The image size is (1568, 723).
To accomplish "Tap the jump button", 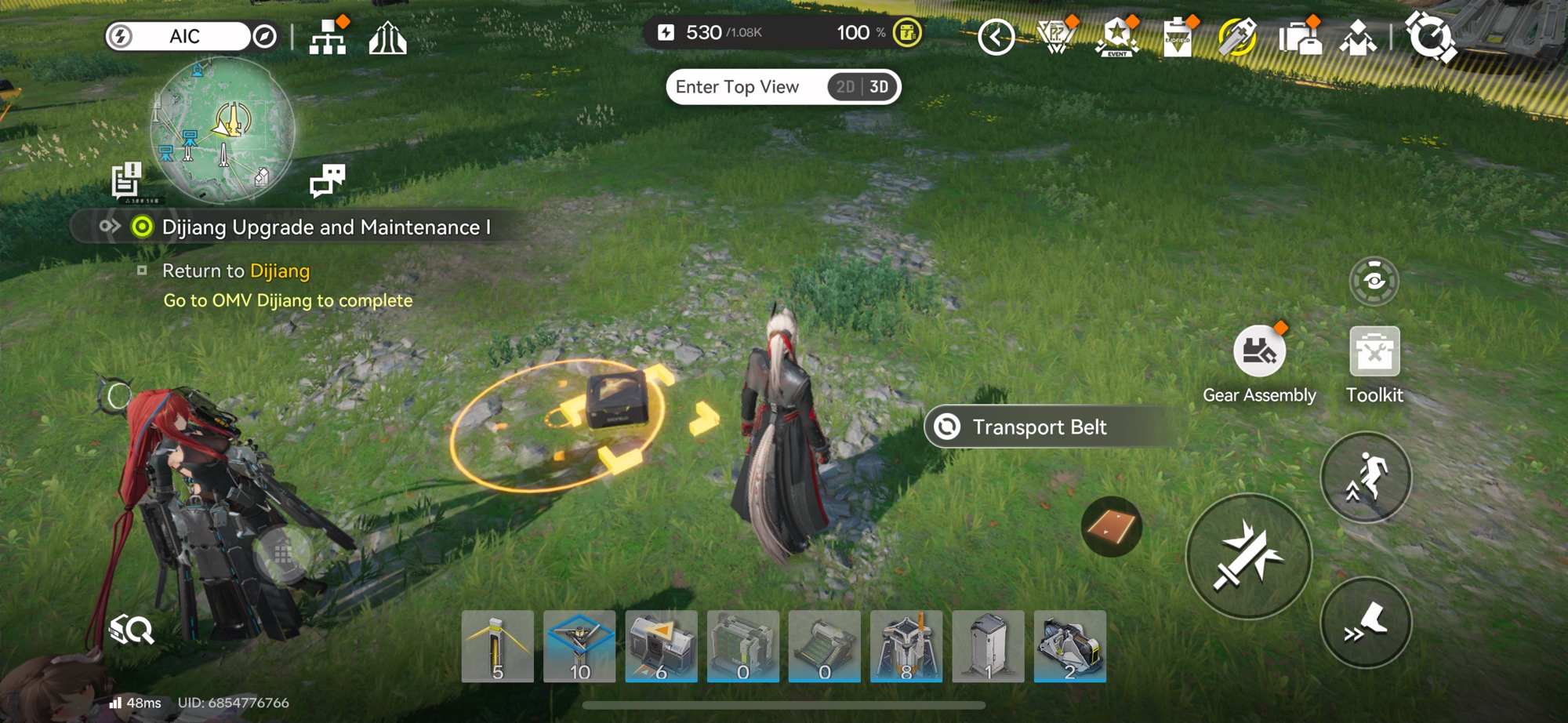I will tap(1366, 477).
